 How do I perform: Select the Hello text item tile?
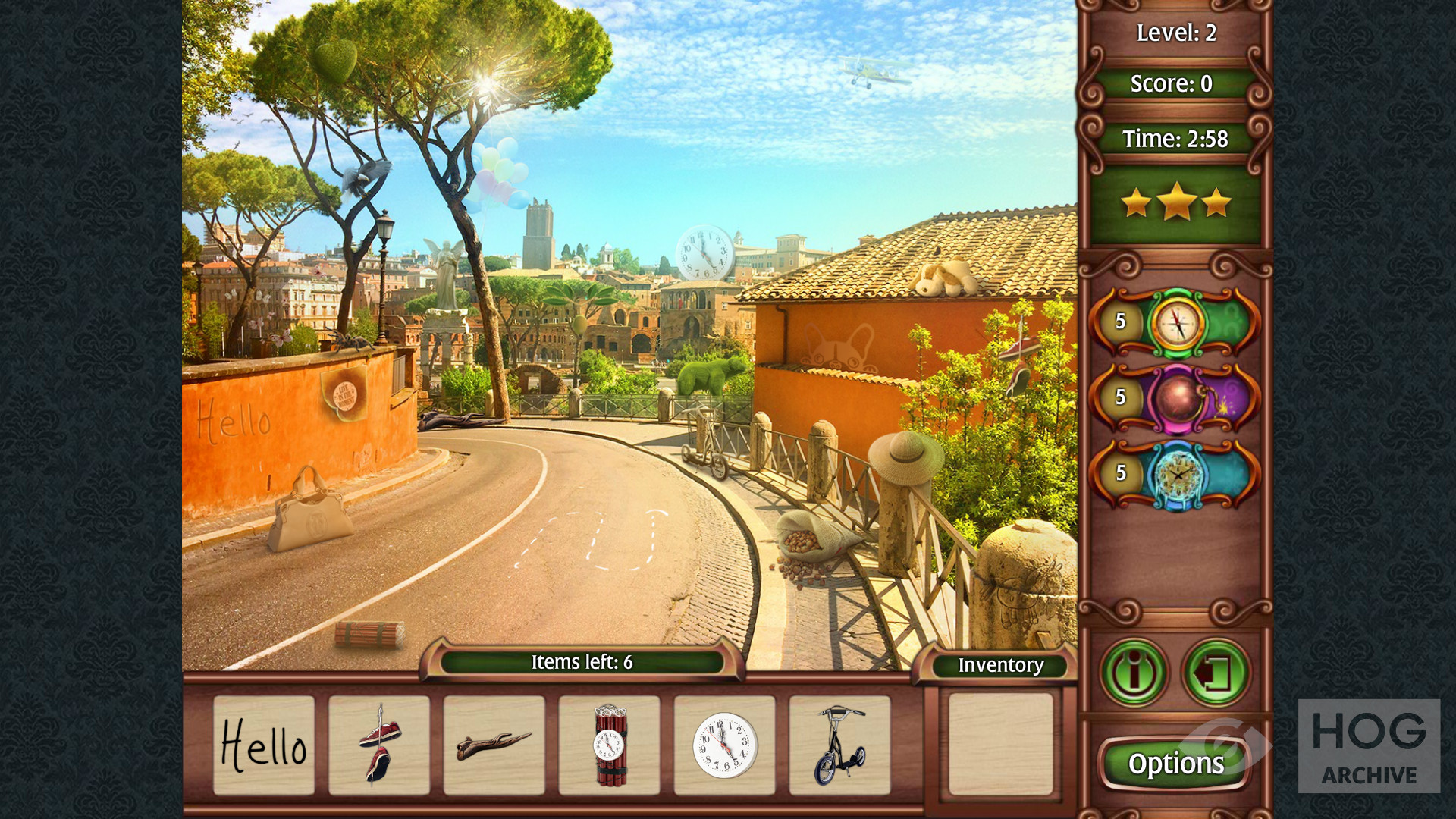pyautogui.click(x=264, y=745)
